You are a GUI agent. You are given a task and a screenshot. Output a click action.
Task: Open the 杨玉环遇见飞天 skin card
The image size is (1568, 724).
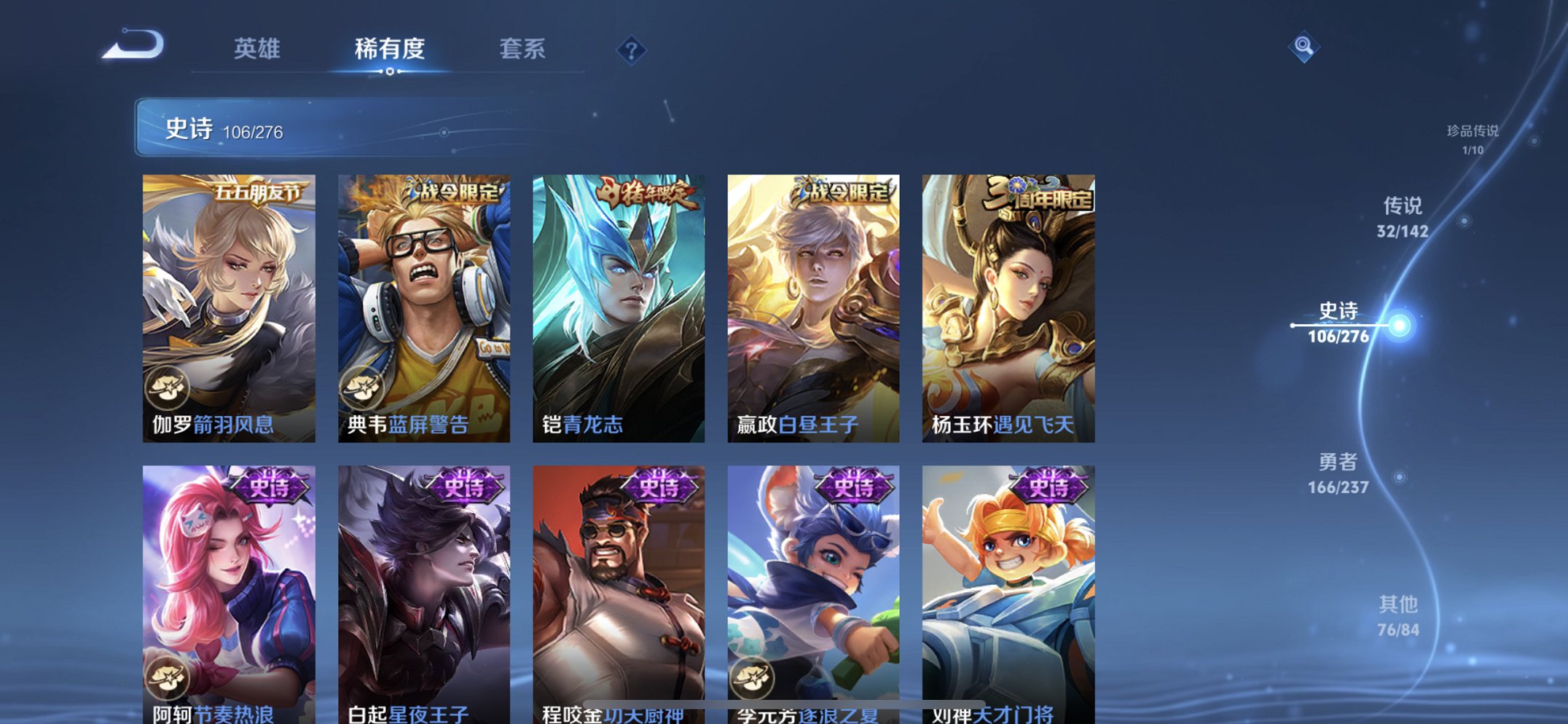1007,306
